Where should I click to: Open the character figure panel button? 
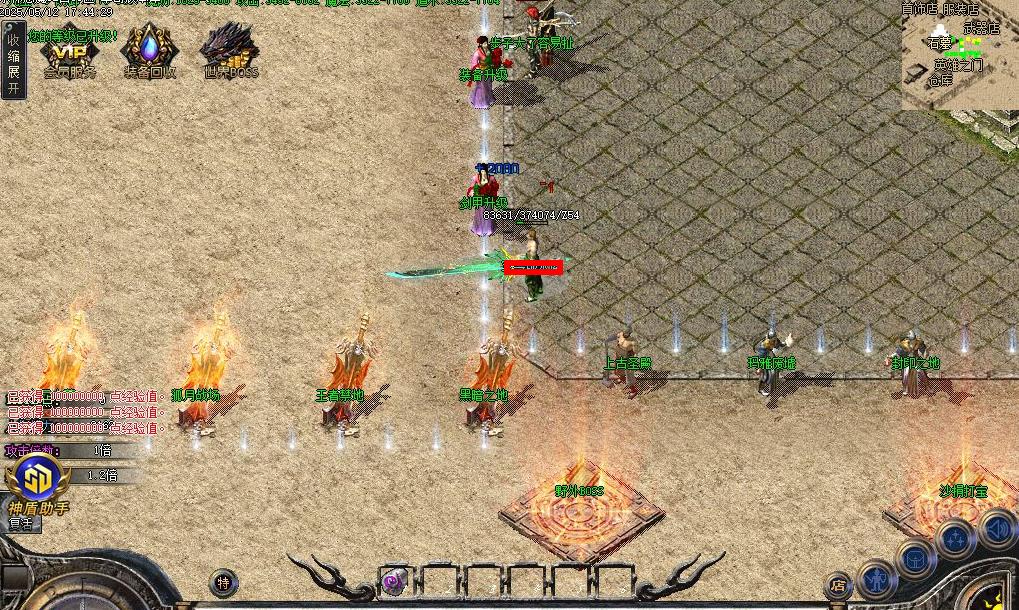pos(877,577)
